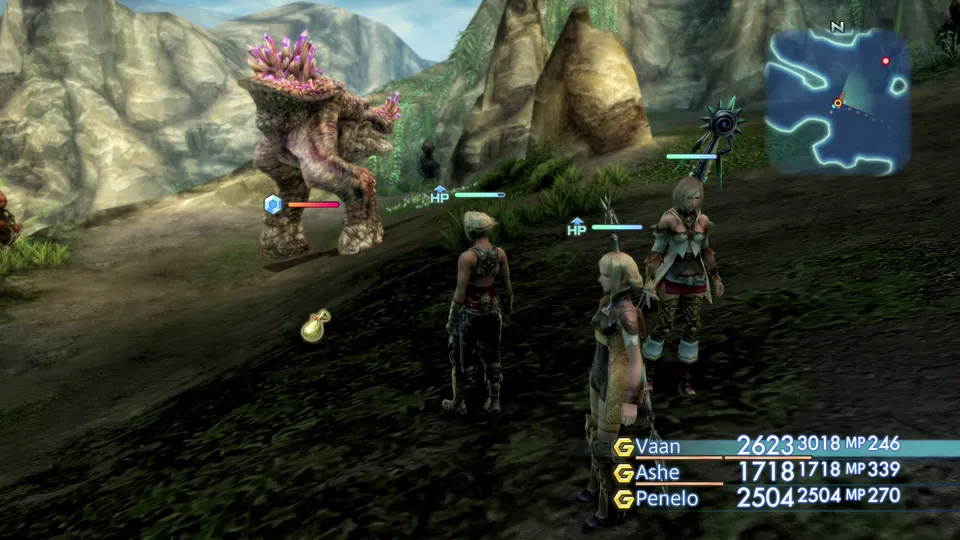Open the area minimap
This screenshot has width=960, height=540.
click(x=837, y=101)
